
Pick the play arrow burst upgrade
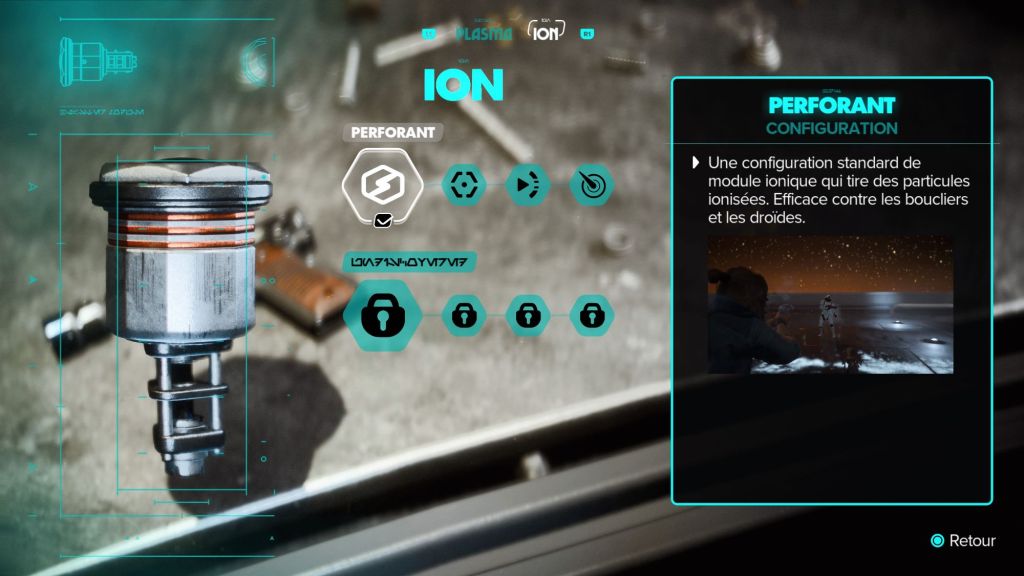(x=527, y=184)
